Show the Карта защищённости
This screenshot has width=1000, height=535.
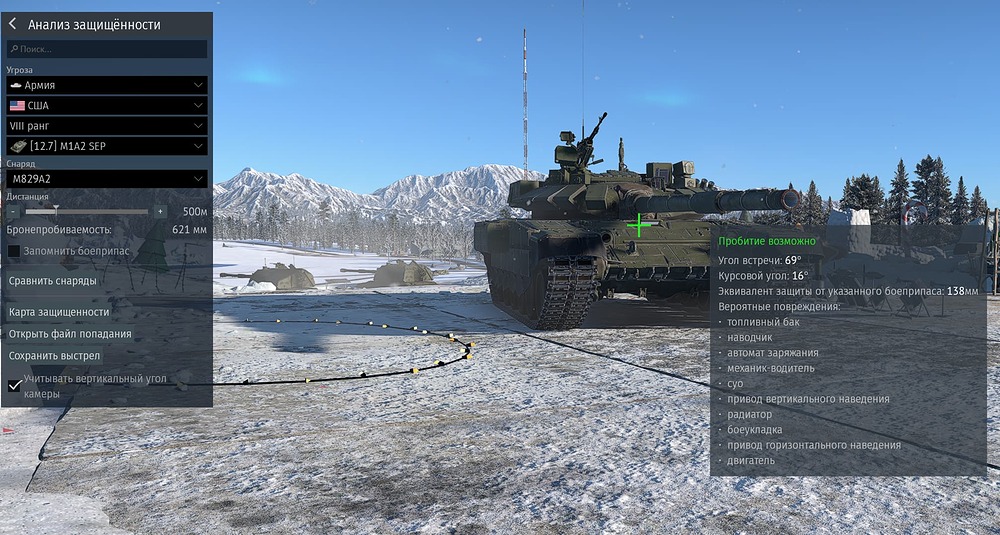(59, 312)
